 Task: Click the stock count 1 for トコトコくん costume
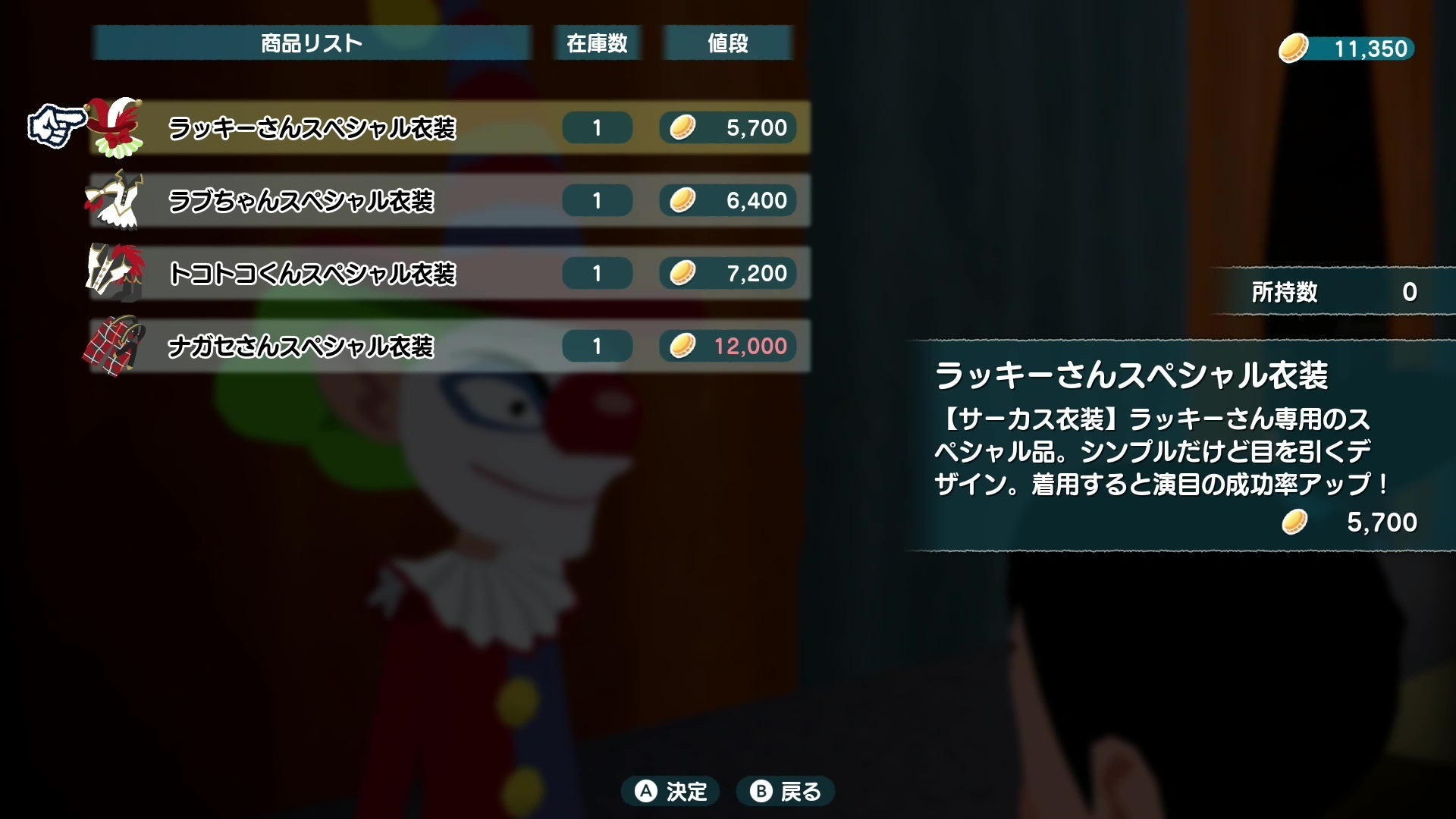click(597, 273)
